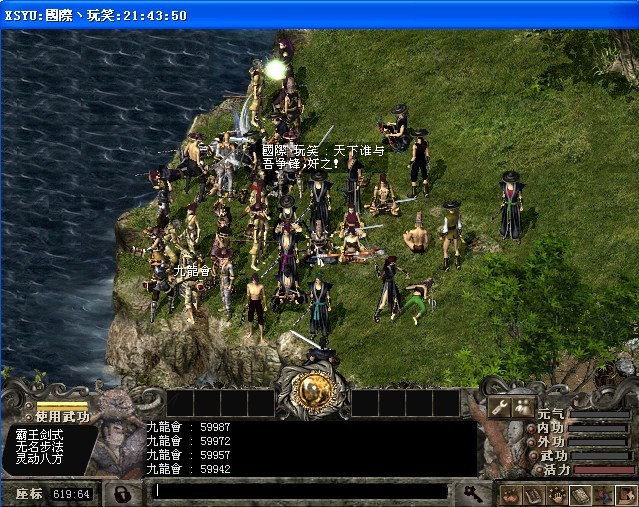This screenshot has width=639, height=507.
Task: Click the window title bar
Action: pyautogui.click(x=320, y=15)
